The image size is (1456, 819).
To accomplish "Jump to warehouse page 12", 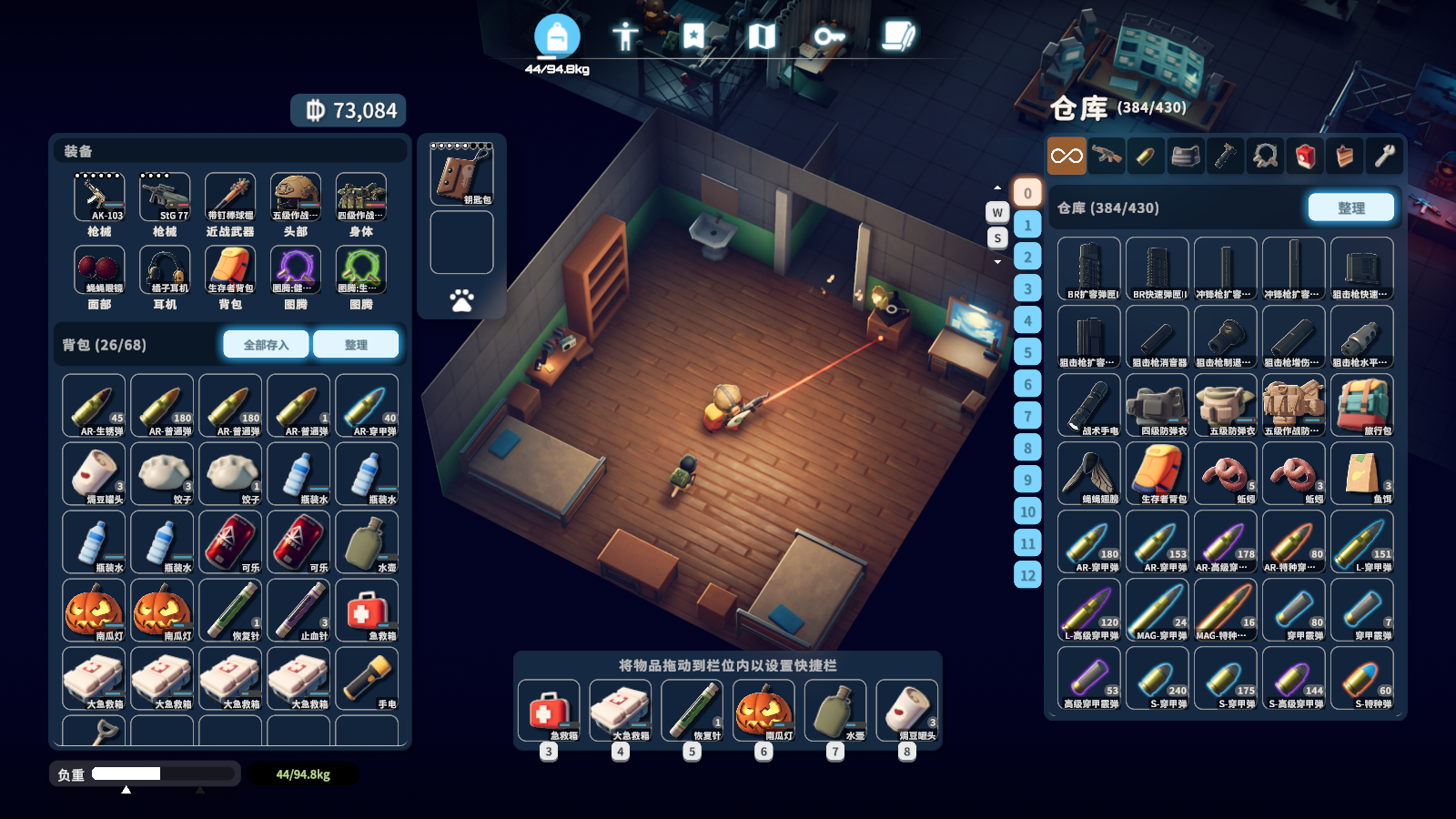I will pyautogui.click(x=1027, y=575).
